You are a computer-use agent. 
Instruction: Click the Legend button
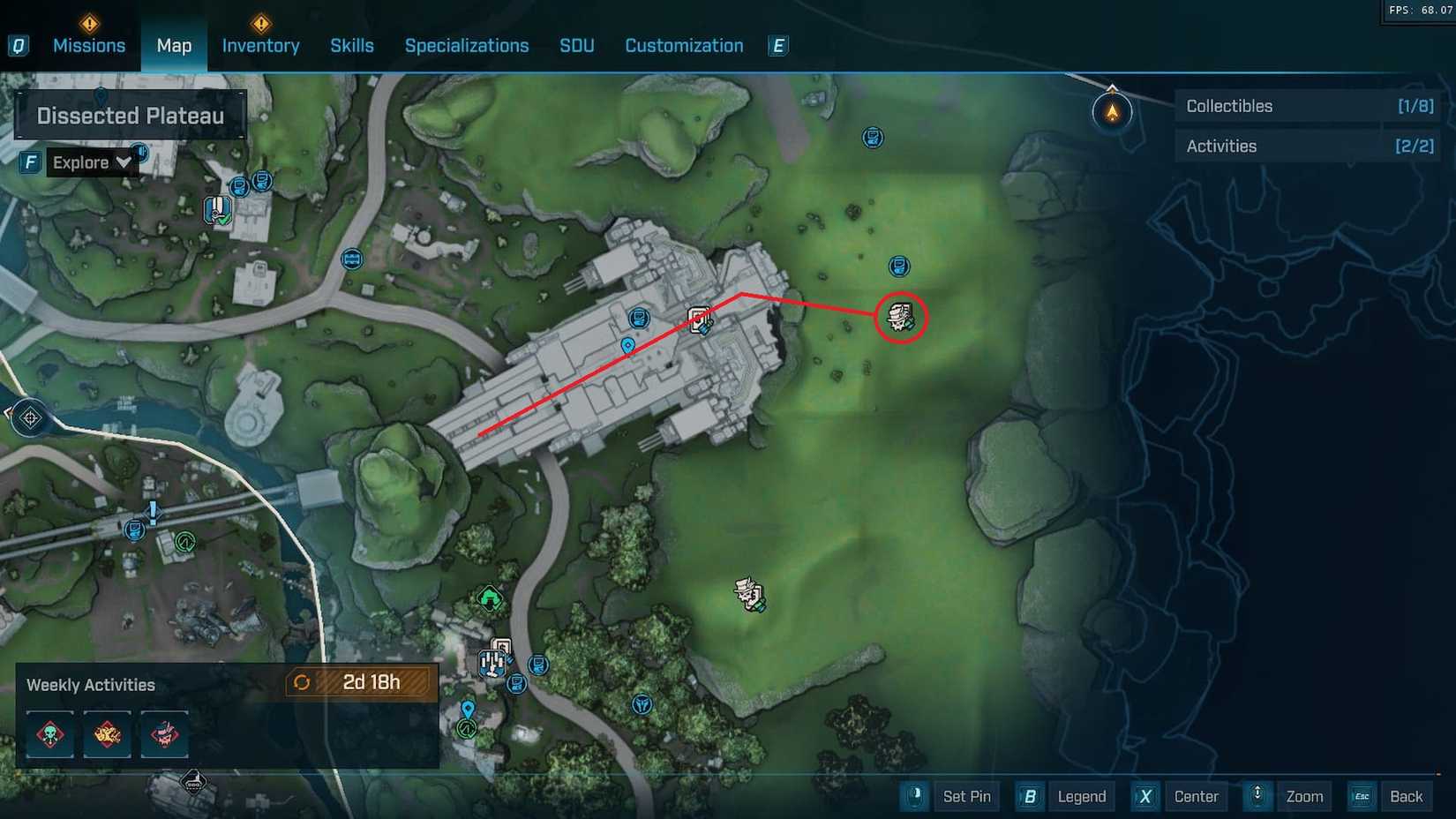[x=1081, y=796]
